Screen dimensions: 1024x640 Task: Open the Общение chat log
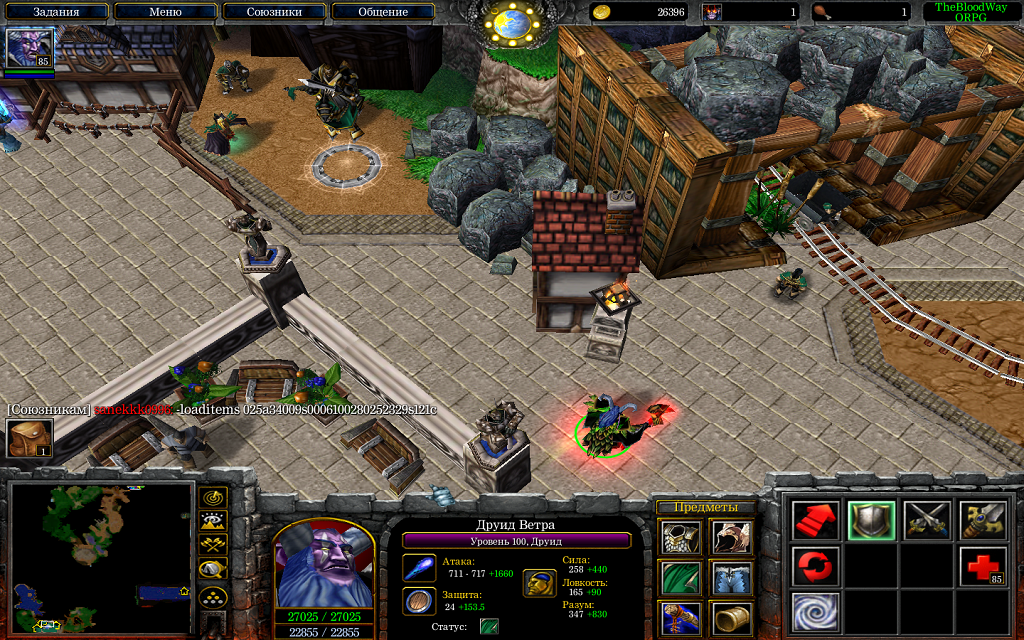(383, 12)
